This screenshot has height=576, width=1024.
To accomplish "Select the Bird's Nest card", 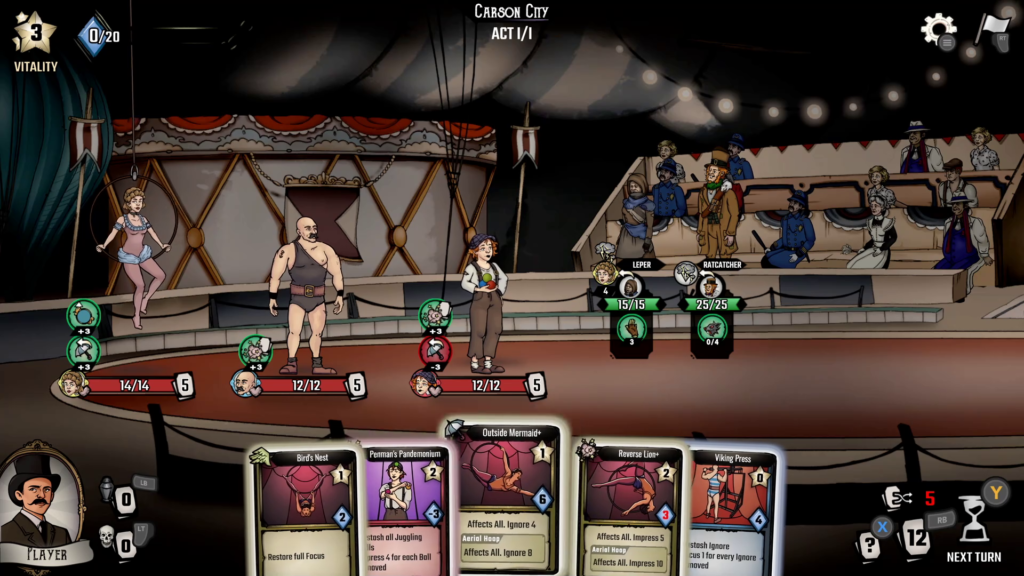I will pyautogui.click(x=304, y=510).
